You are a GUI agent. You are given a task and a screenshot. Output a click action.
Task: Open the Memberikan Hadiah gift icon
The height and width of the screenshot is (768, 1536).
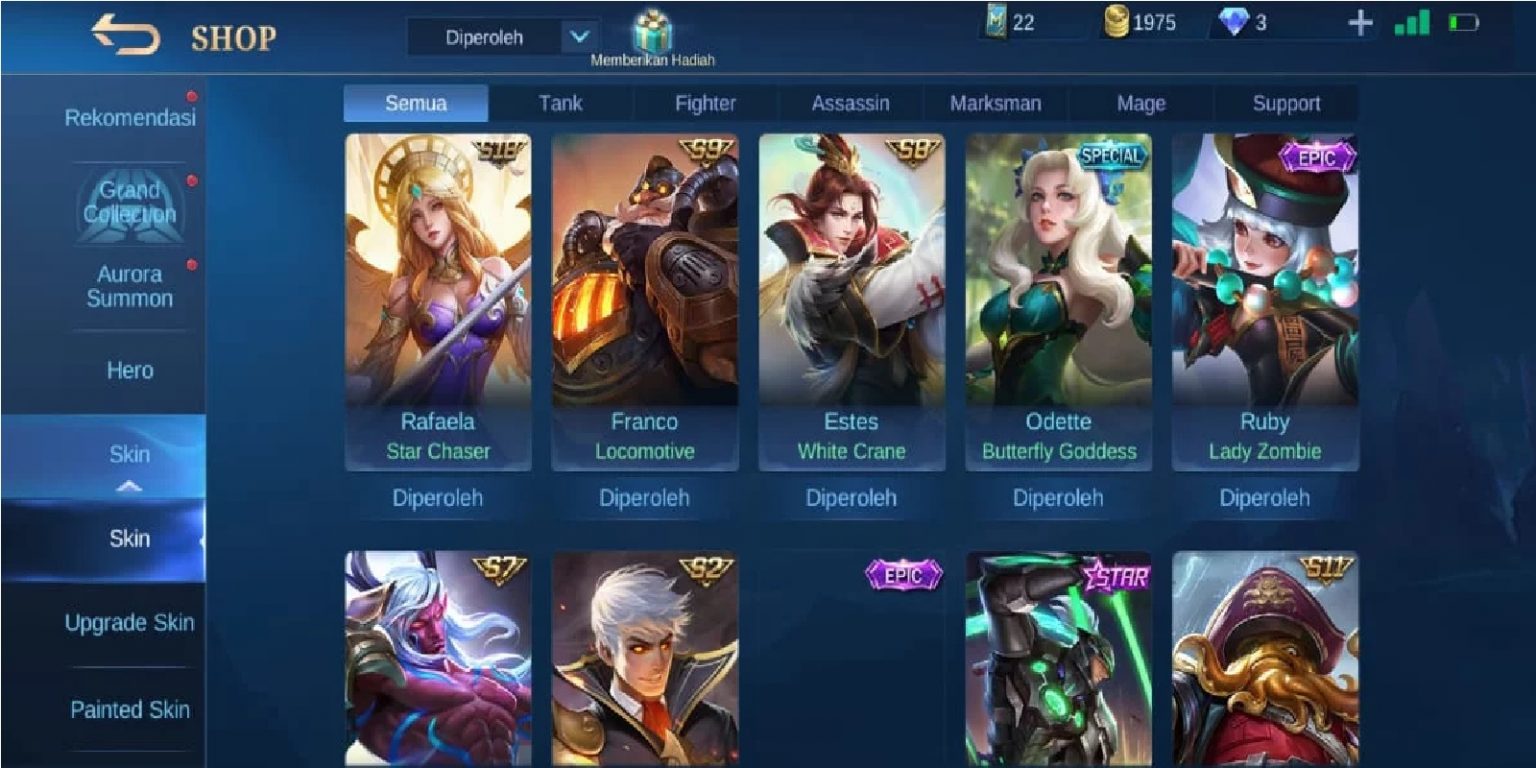coord(651,32)
